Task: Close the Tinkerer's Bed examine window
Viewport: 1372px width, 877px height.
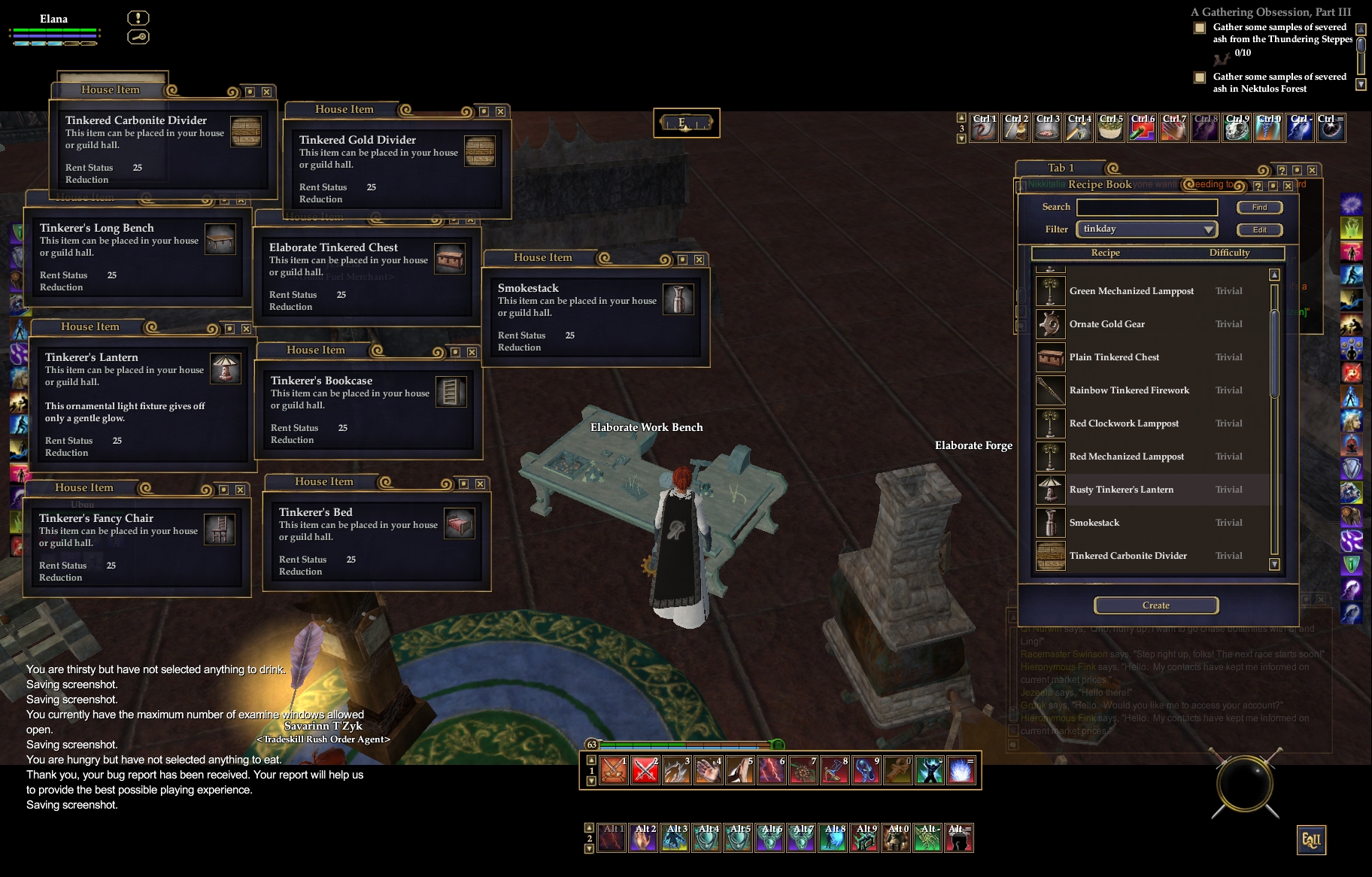Action: coord(480,484)
